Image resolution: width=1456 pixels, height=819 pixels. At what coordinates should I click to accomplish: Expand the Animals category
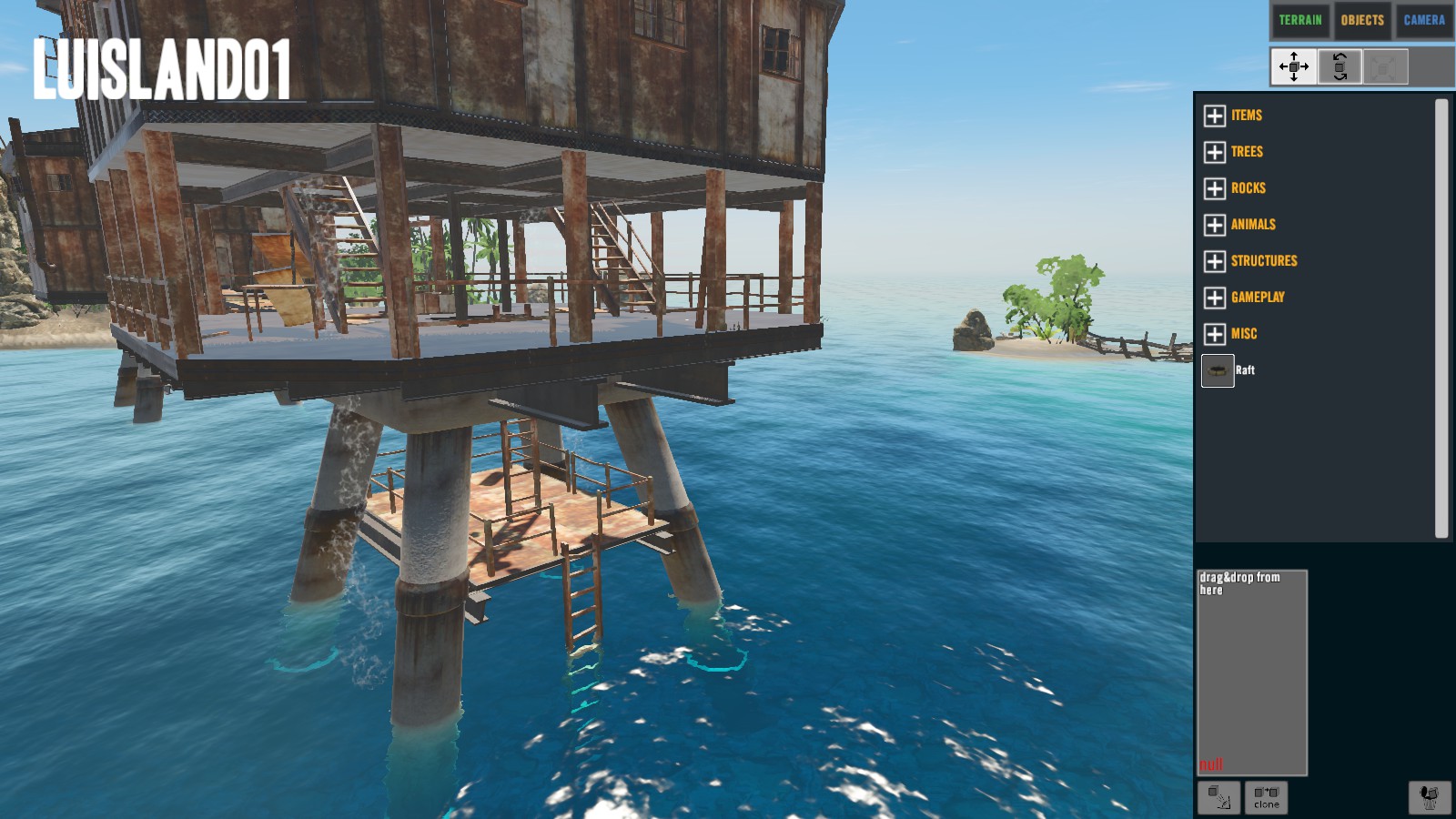click(1215, 225)
